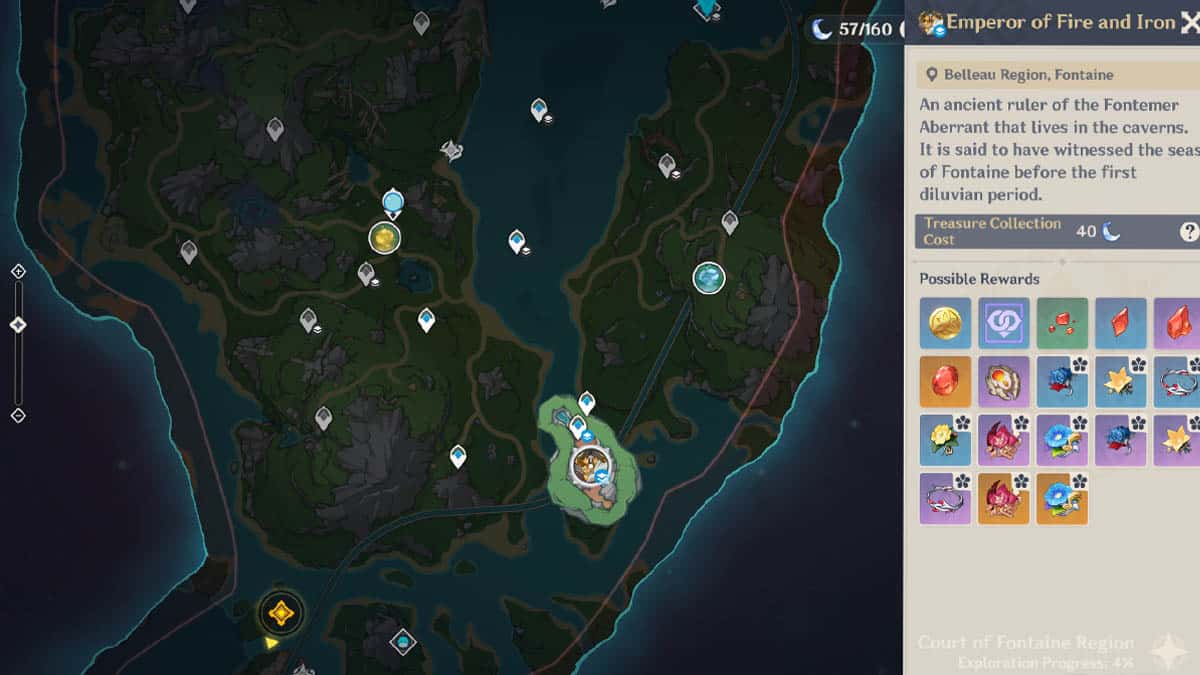Select the teal round boss map marker
Screen dimensions: 1200x675
[709, 278]
